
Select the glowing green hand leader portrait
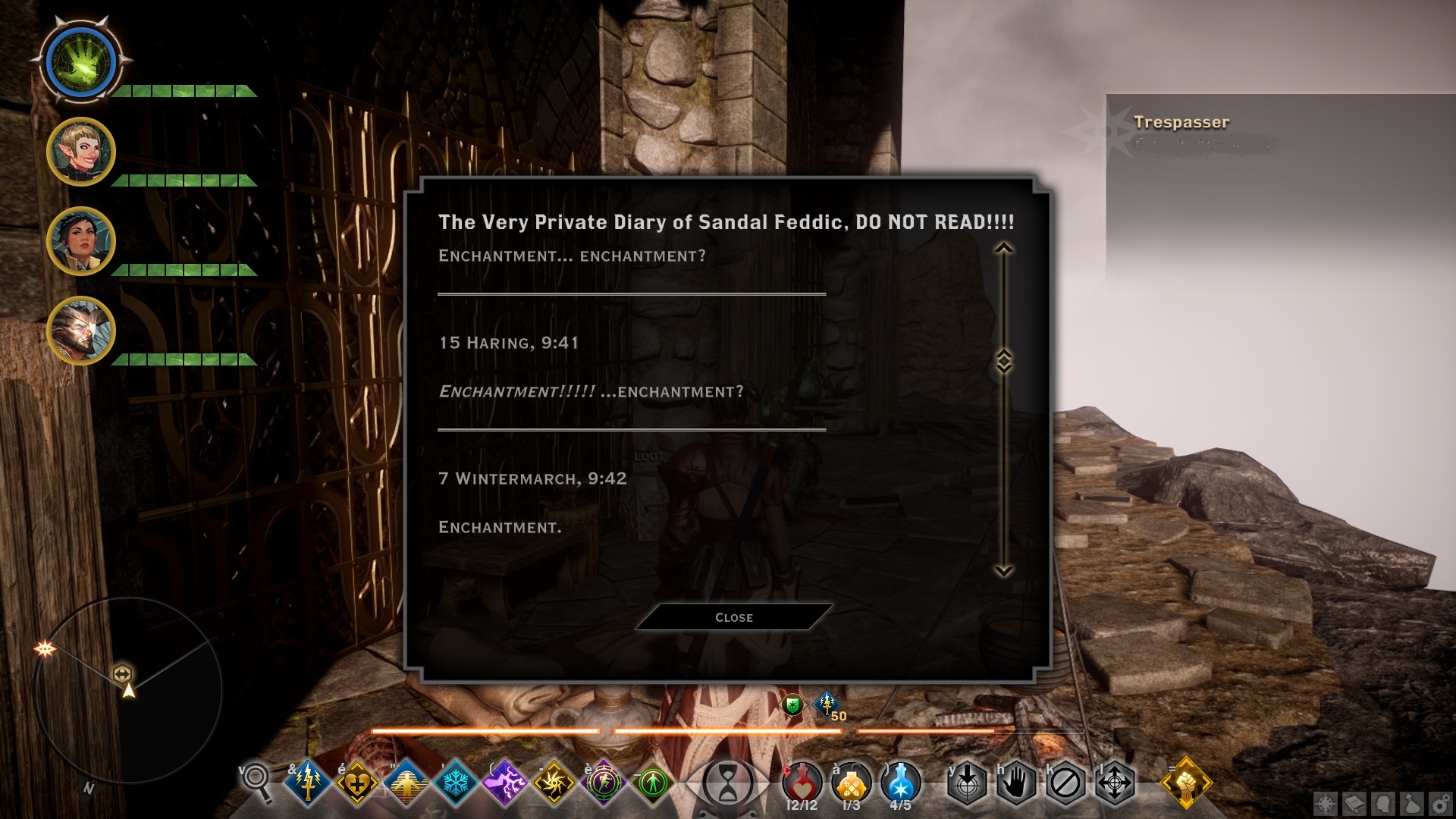coord(80,62)
